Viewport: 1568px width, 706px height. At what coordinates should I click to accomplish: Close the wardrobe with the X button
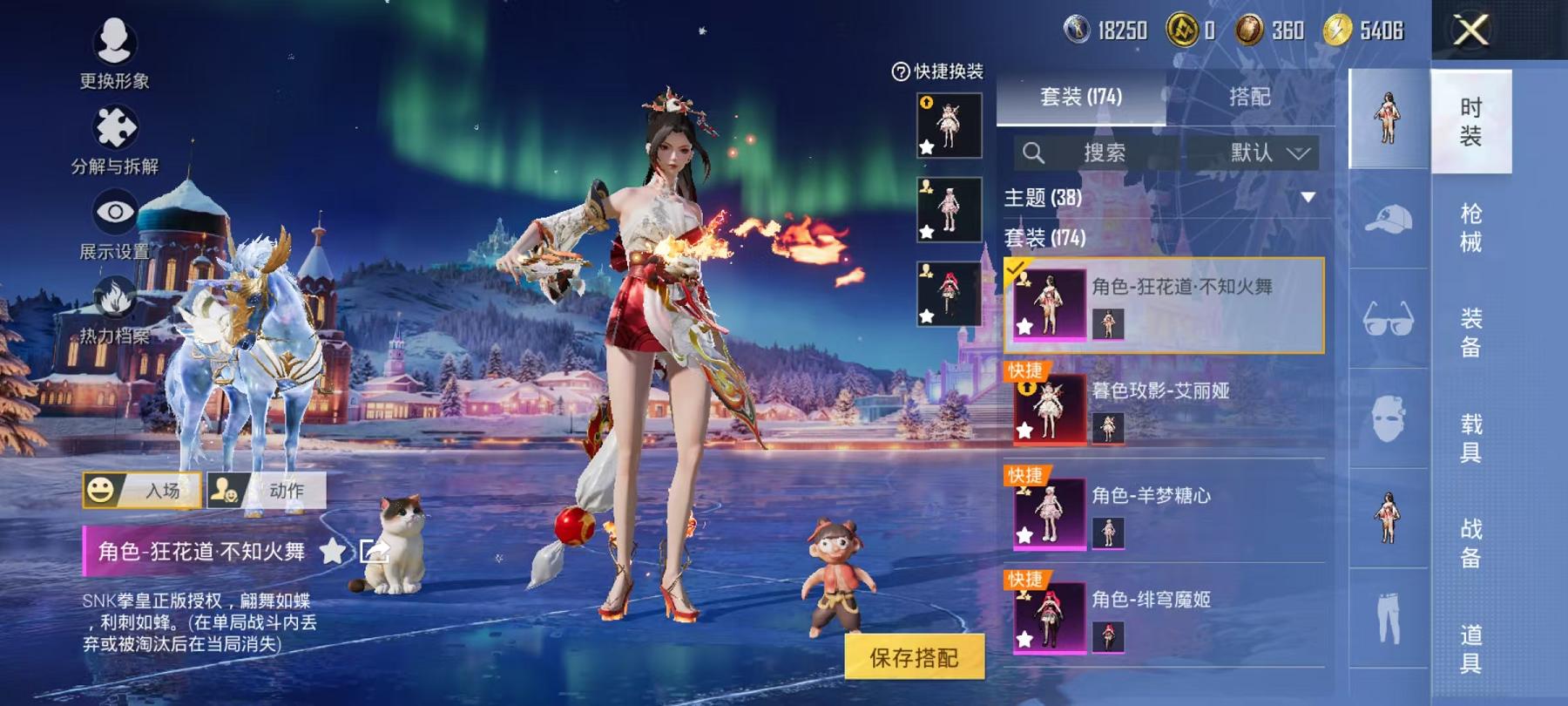tap(1470, 31)
